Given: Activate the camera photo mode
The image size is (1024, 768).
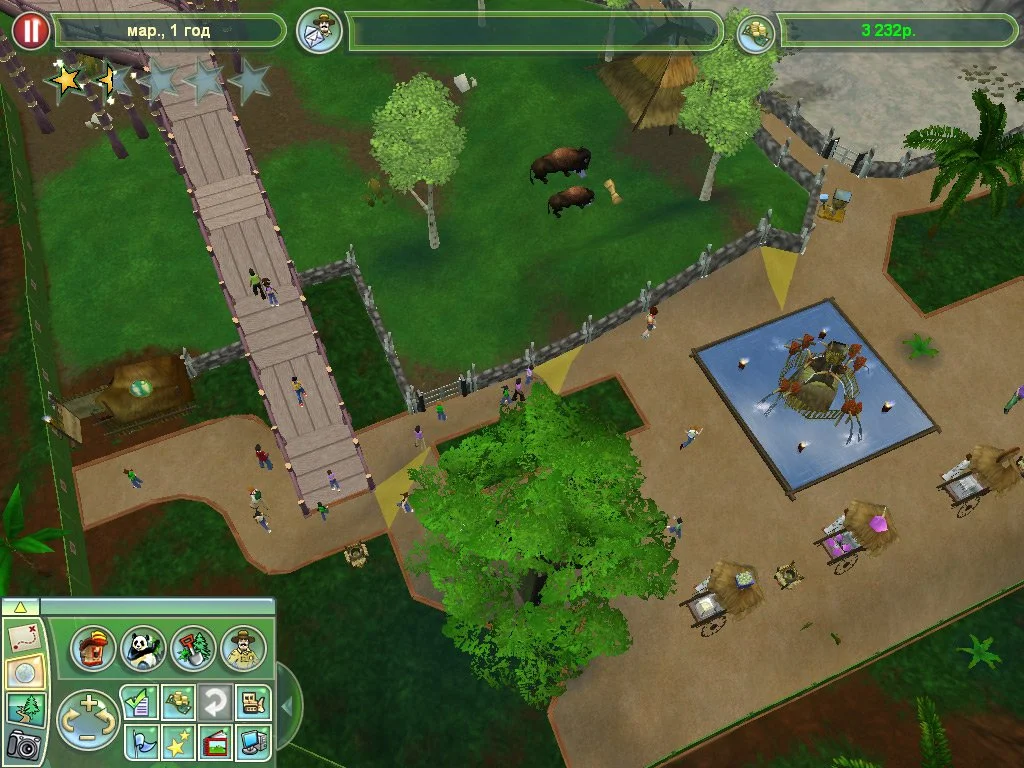Looking at the screenshot, I should coord(24,744).
